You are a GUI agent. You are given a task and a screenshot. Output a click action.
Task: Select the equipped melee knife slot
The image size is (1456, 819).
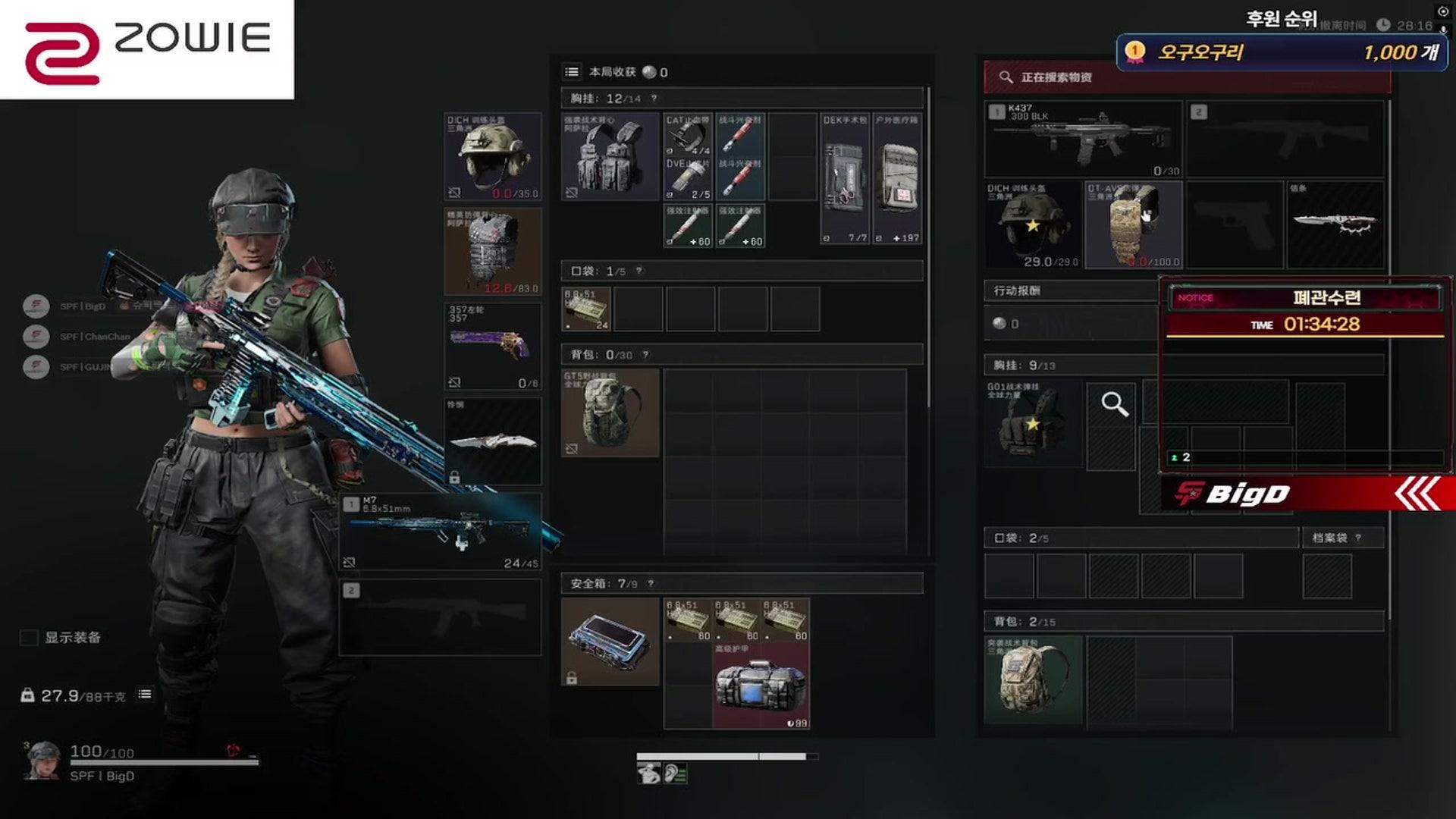tap(492, 441)
